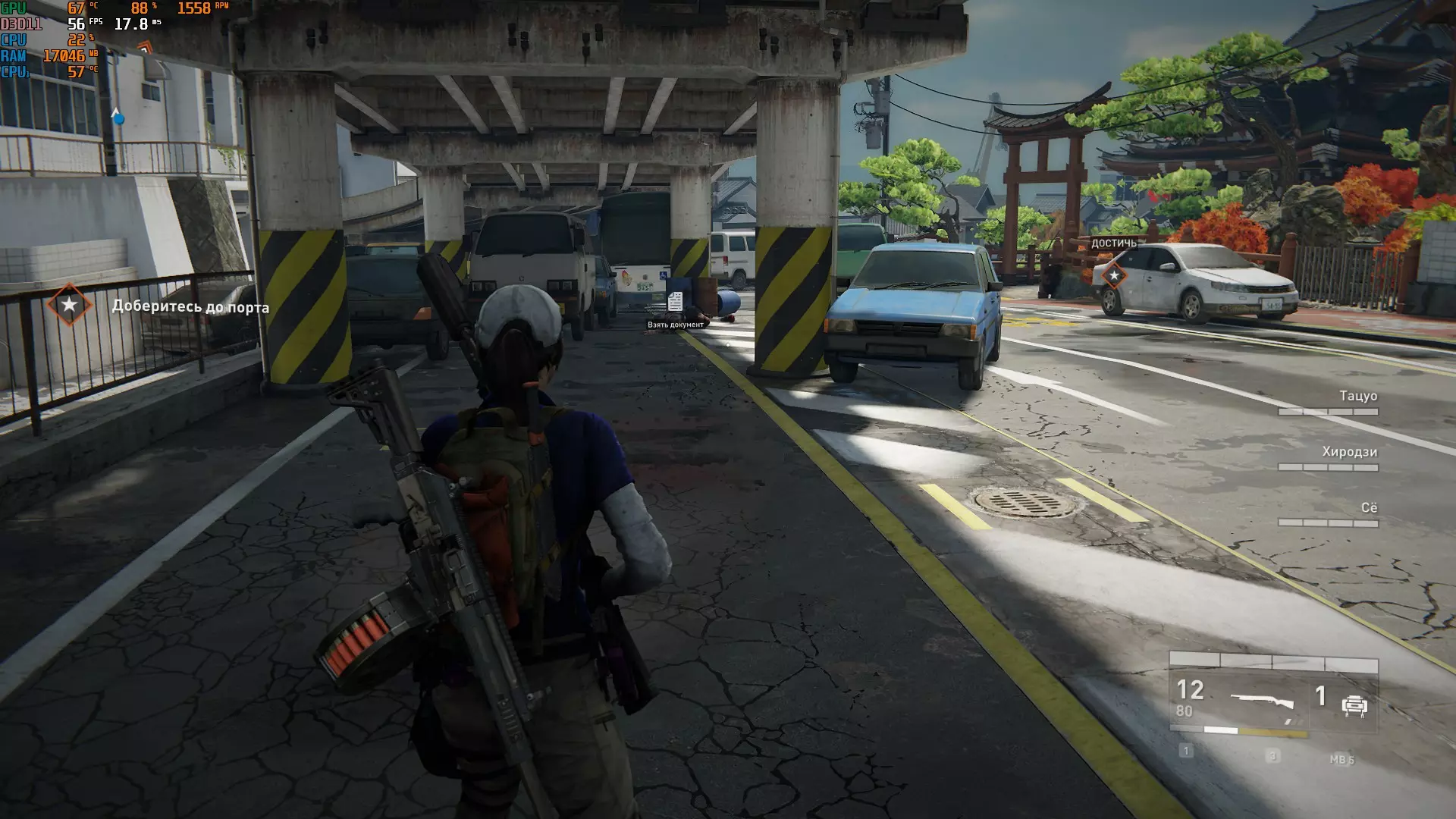Select teammate Сё in the squad list

(1368, 508)
